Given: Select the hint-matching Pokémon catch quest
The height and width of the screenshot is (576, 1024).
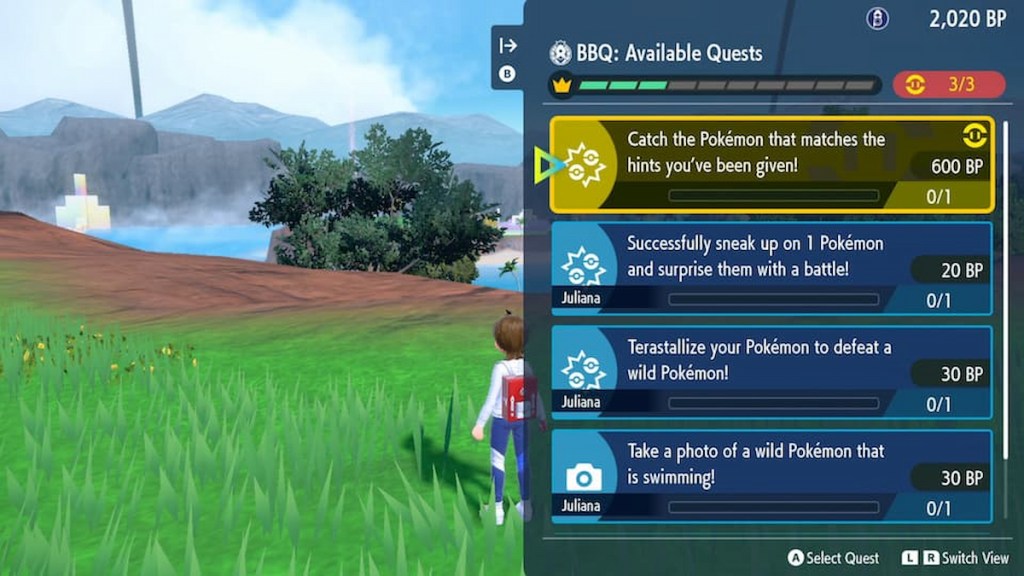Looking at the screenshot, I should (771, 165).
